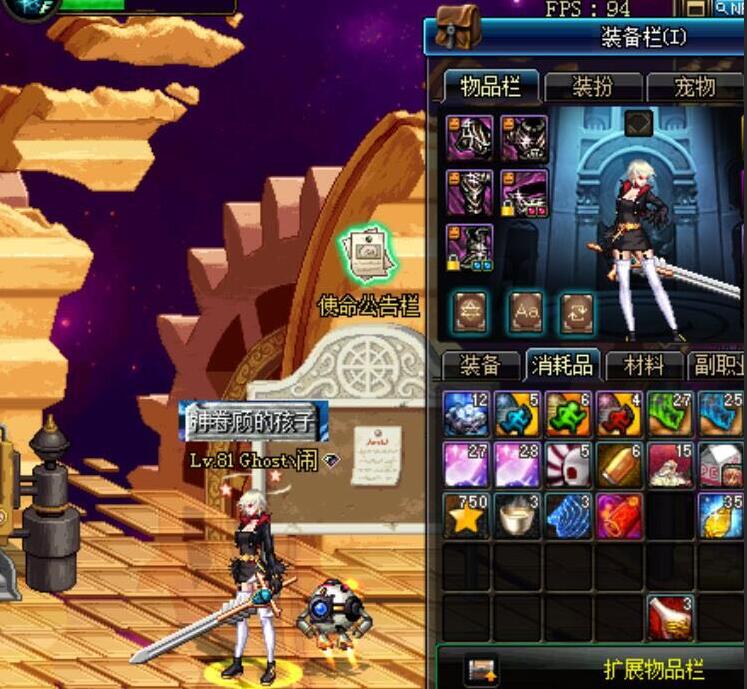
Task: Pick the red potion bottle with count 3
Action: [670, 617]
